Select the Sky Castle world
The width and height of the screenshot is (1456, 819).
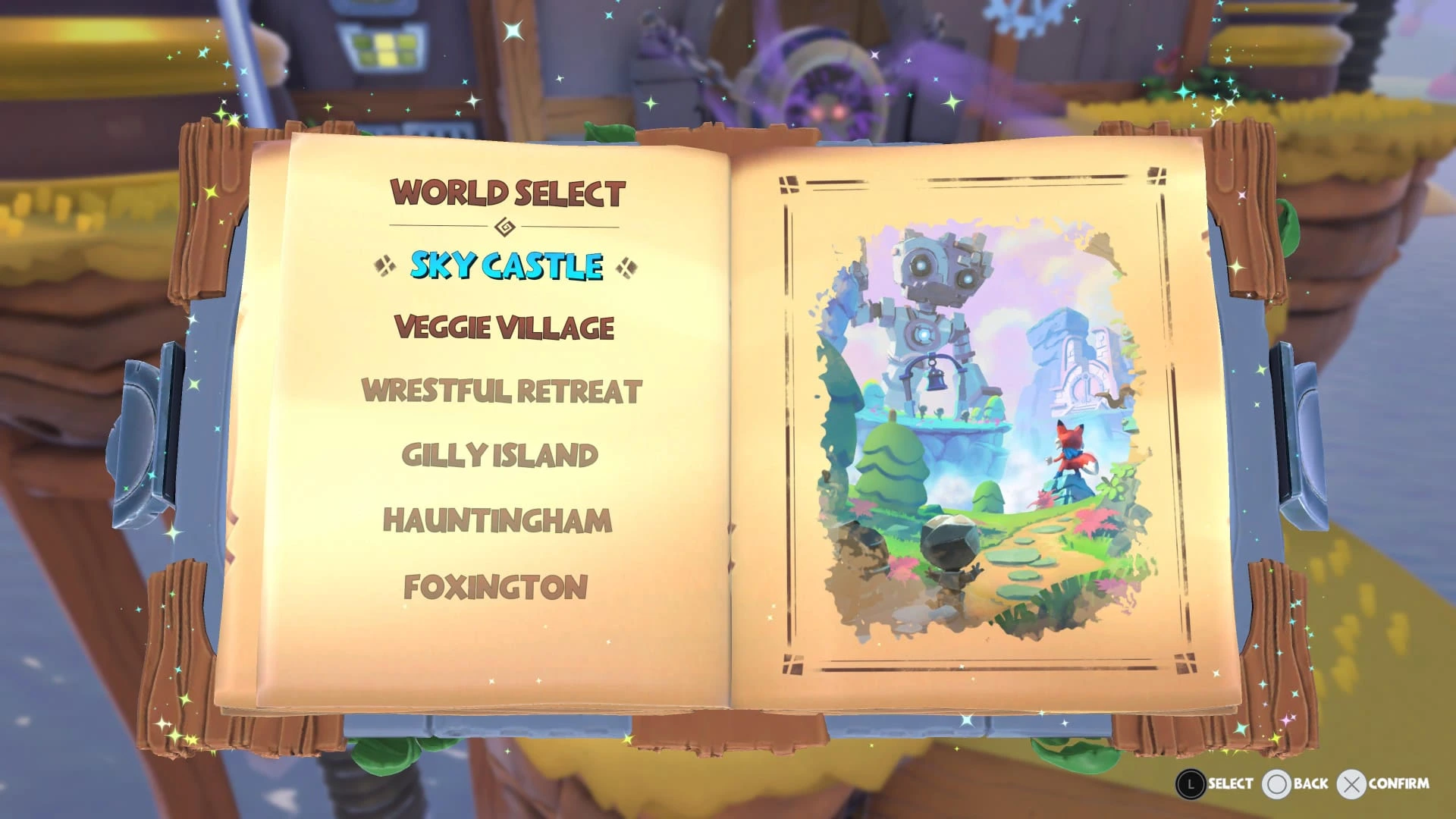[x=504, y=265]
